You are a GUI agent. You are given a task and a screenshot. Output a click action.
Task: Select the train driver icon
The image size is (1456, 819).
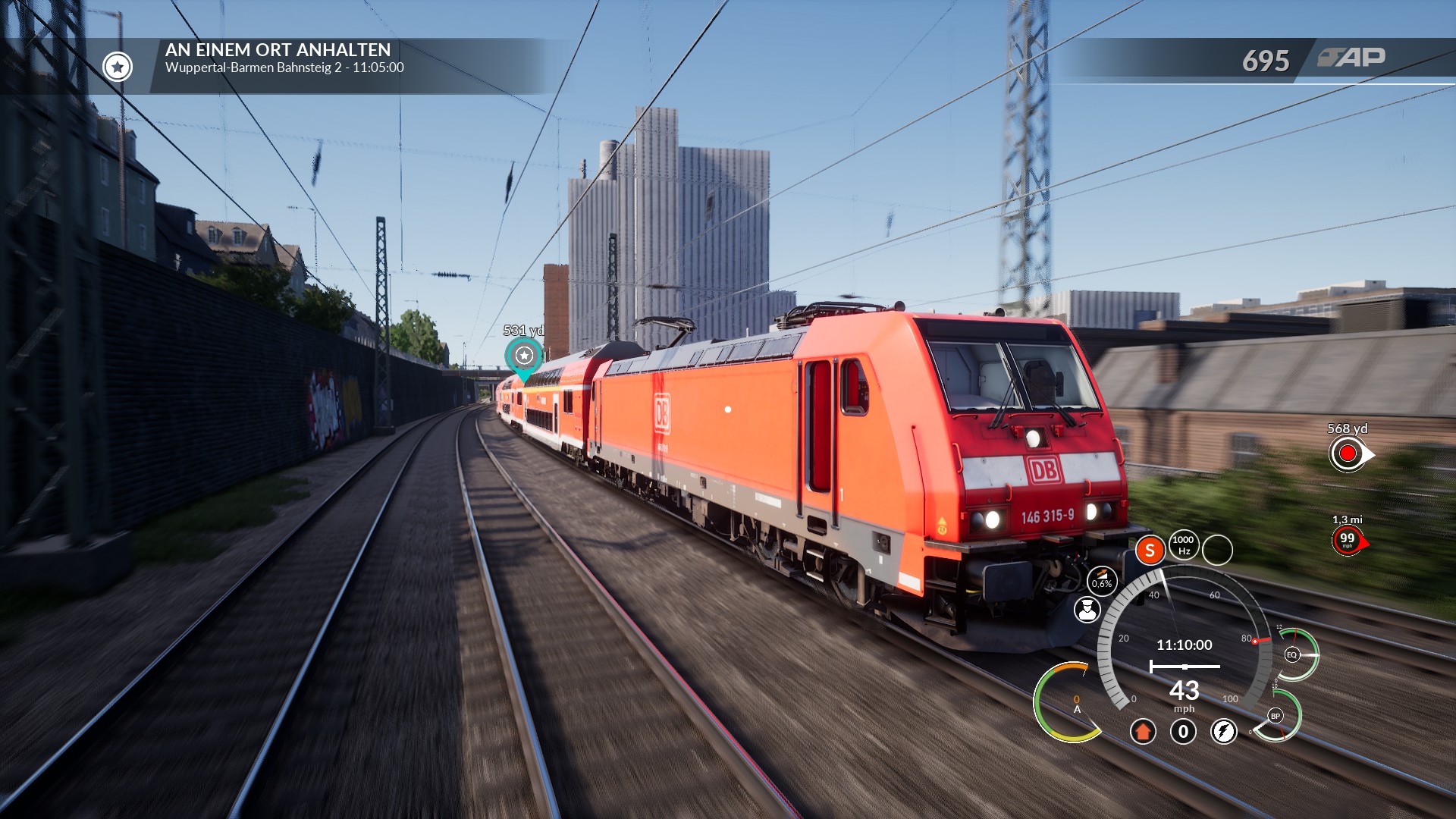tap(1087, 610)
